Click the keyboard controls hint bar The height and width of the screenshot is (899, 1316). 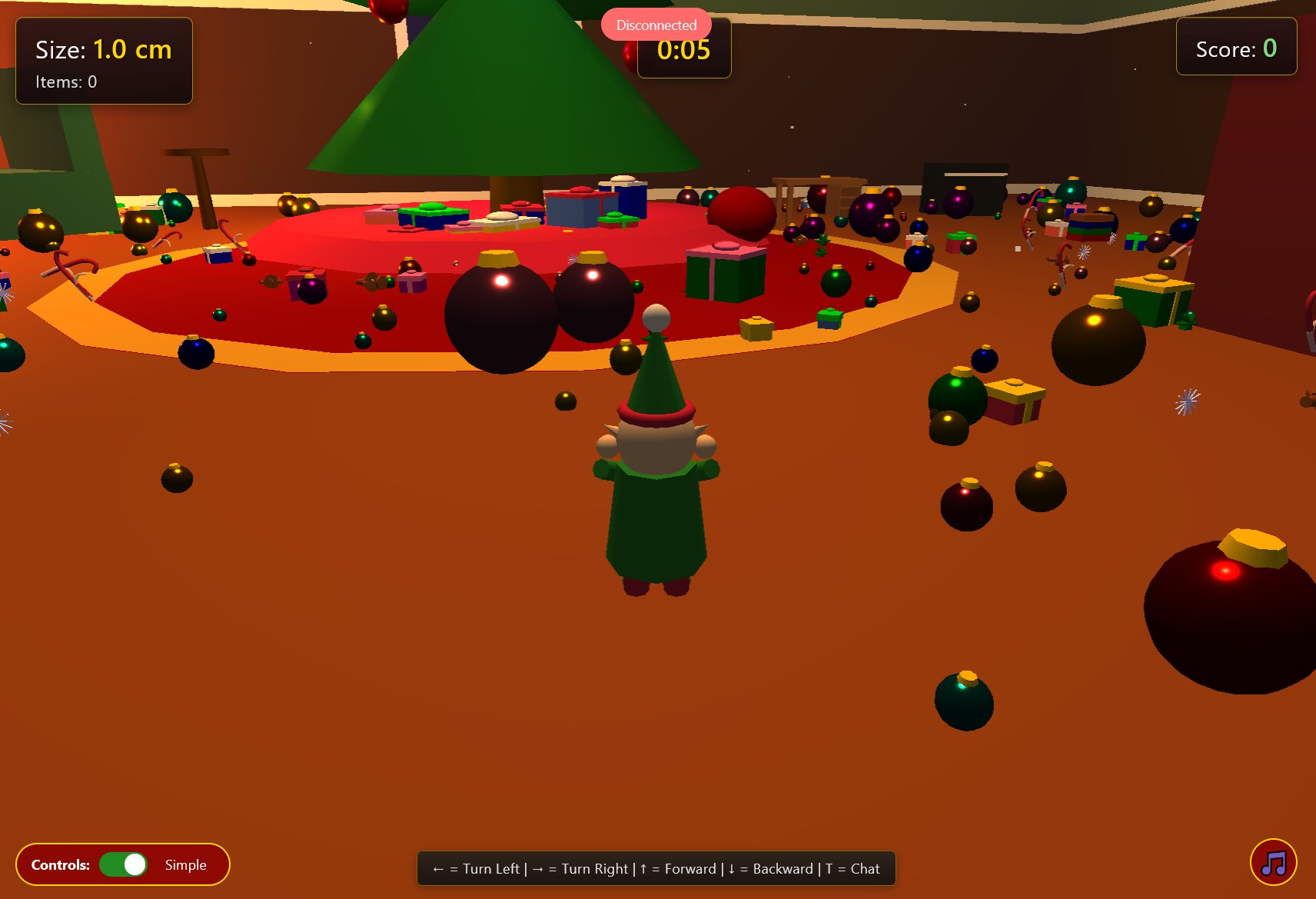(656, 868)
